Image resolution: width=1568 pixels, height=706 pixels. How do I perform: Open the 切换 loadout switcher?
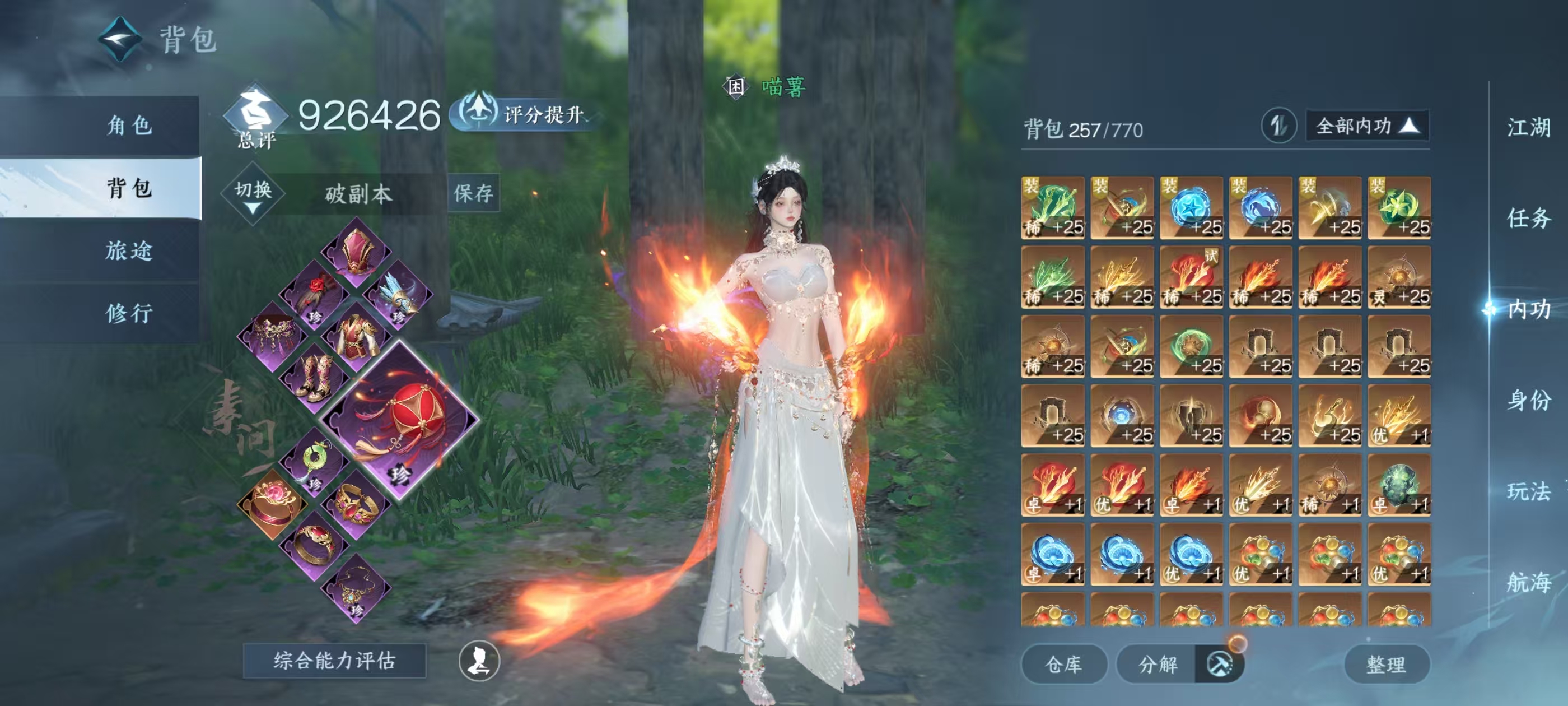coord(253,194)
